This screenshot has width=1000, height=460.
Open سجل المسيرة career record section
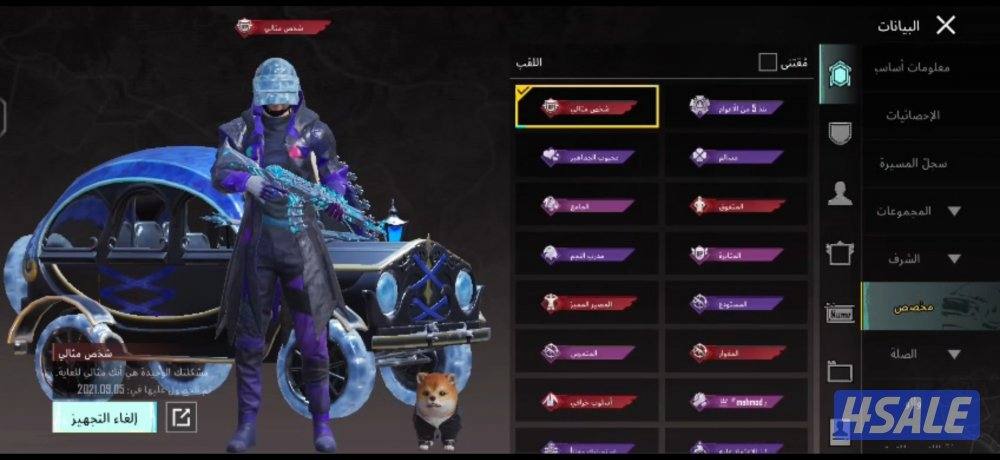pos(911,163)
